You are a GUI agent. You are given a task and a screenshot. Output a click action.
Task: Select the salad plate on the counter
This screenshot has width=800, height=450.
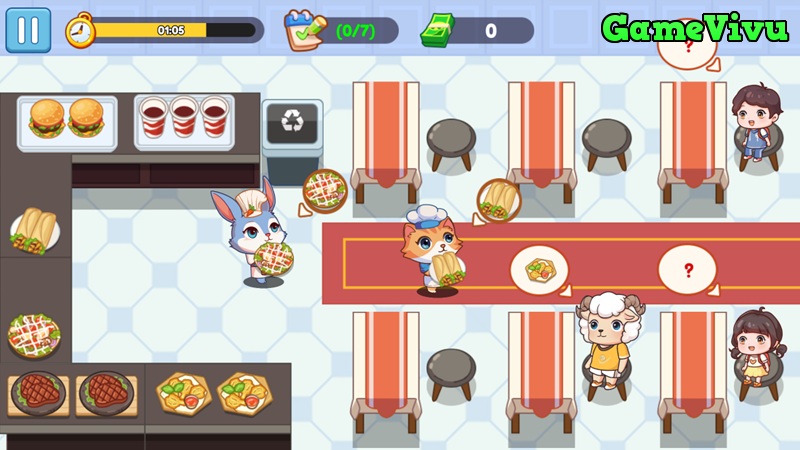35,331
